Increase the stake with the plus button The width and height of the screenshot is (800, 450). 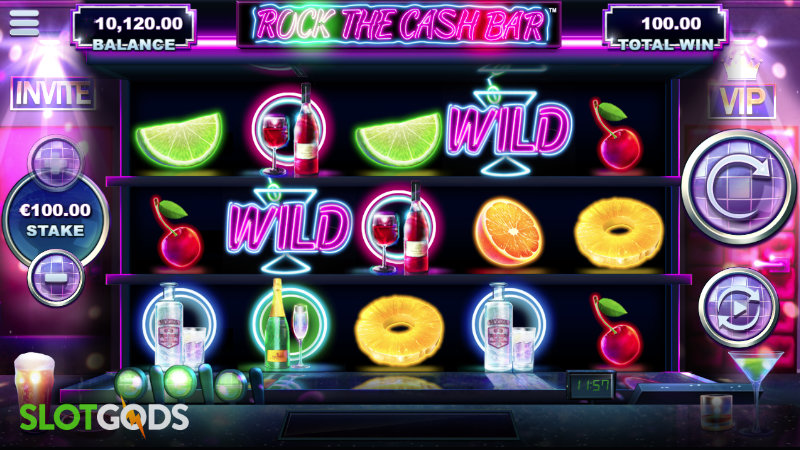[55, 161]
